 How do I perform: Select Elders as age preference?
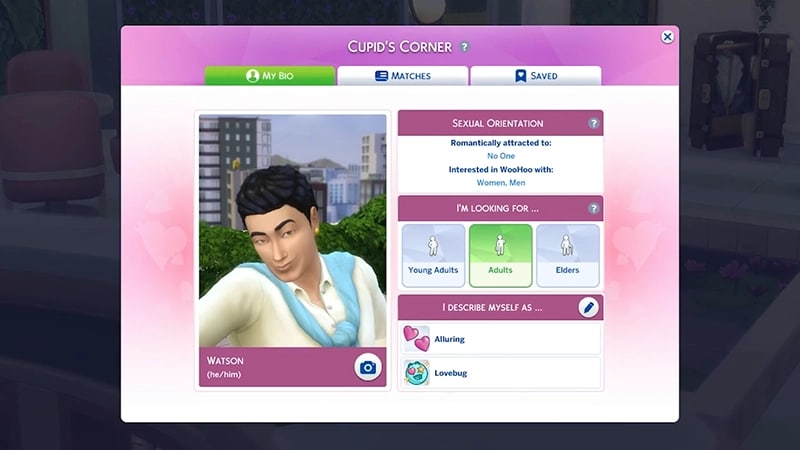[x=567, y=255]
